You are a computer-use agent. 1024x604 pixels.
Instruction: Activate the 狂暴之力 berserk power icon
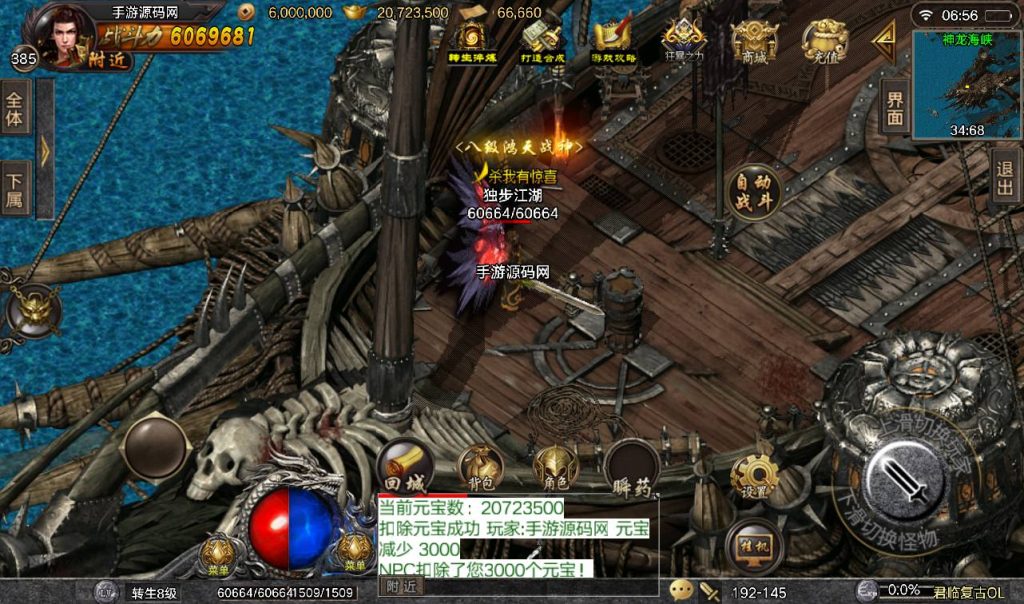coord(684,40)
